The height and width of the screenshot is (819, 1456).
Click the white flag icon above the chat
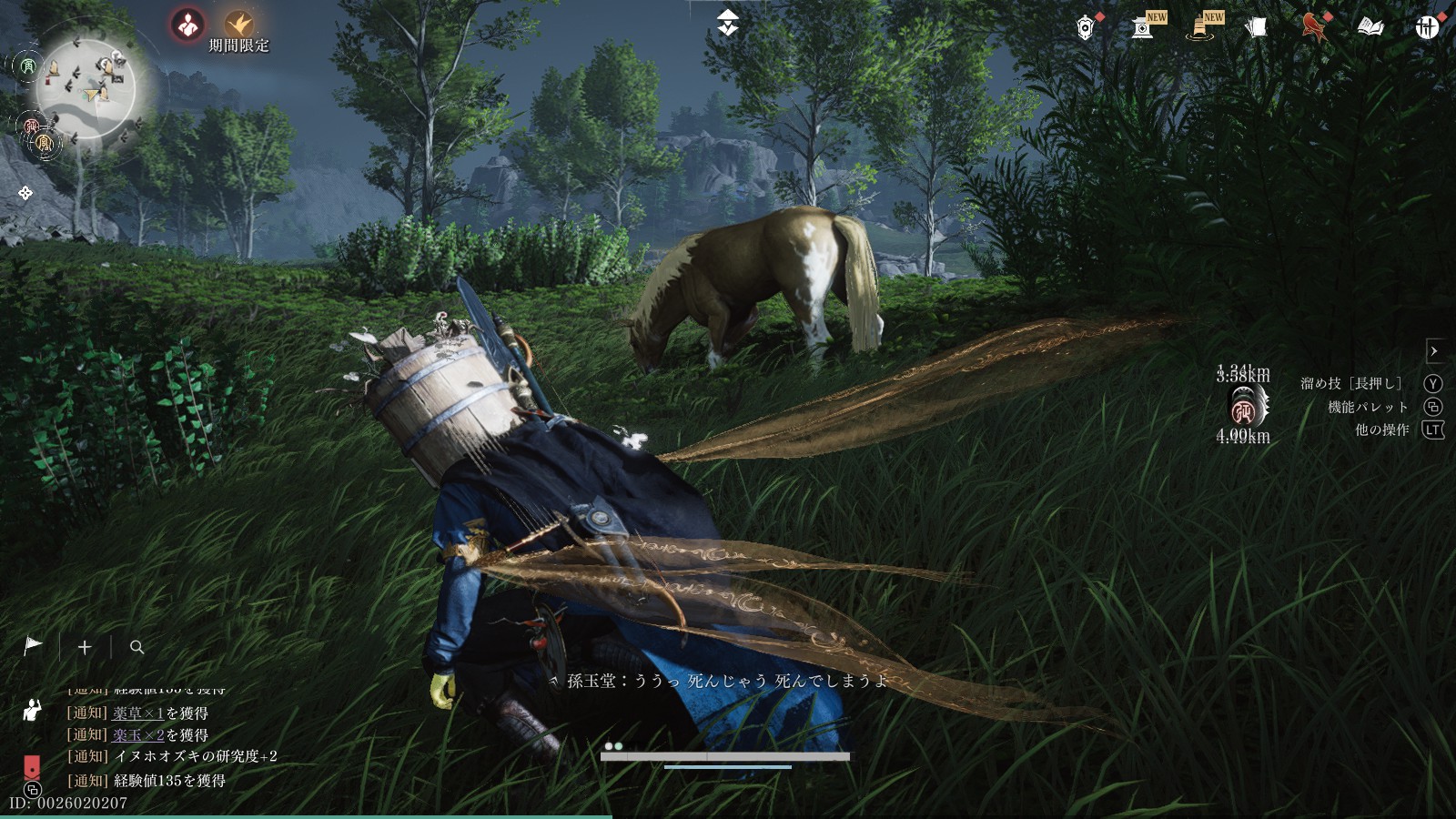pyautogui.click(x=33, y=646)
